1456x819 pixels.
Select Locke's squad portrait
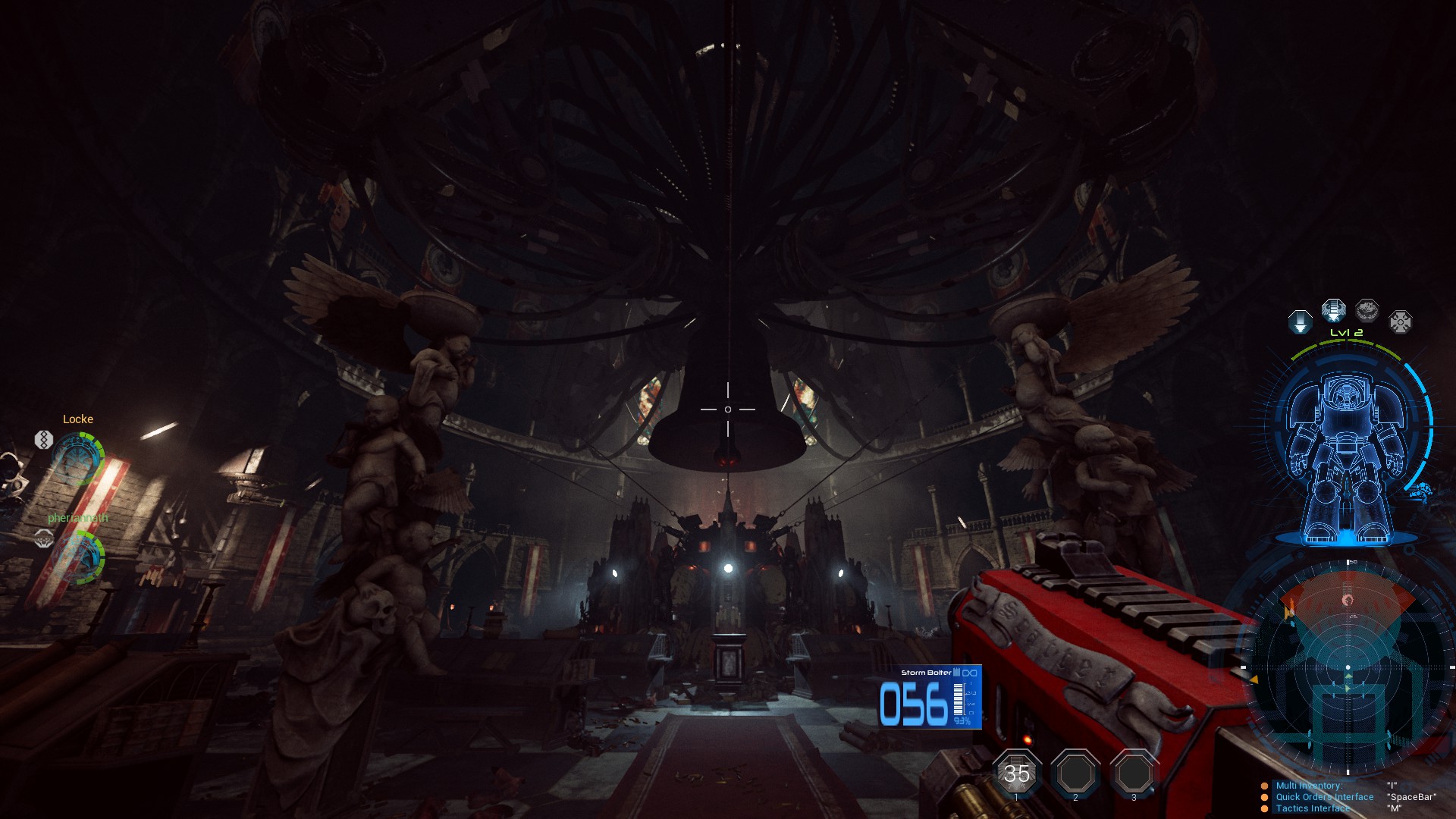coord(78,458)
